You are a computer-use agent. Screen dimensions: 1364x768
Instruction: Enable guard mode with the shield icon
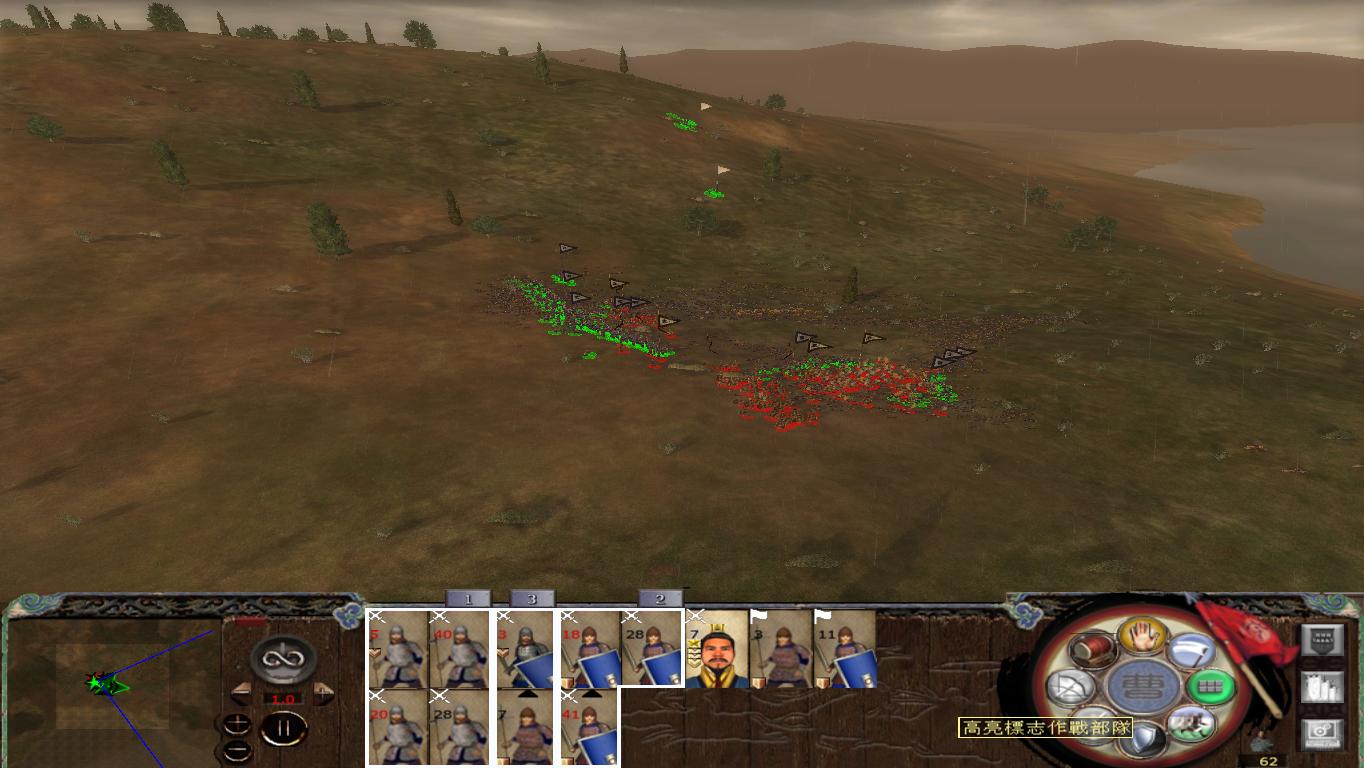(1143, 735)
